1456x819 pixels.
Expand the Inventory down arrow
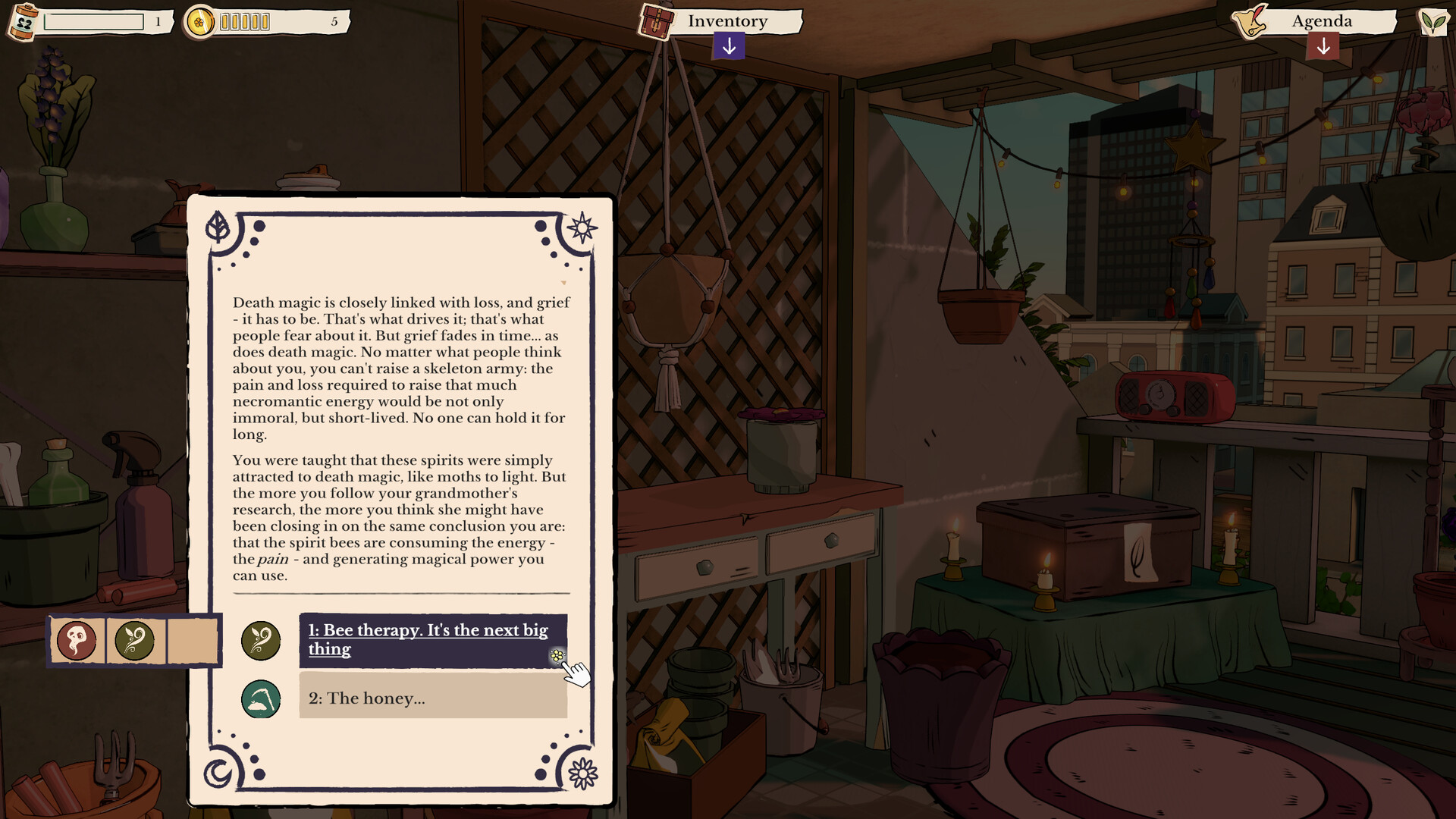click(x=729, y=47)
